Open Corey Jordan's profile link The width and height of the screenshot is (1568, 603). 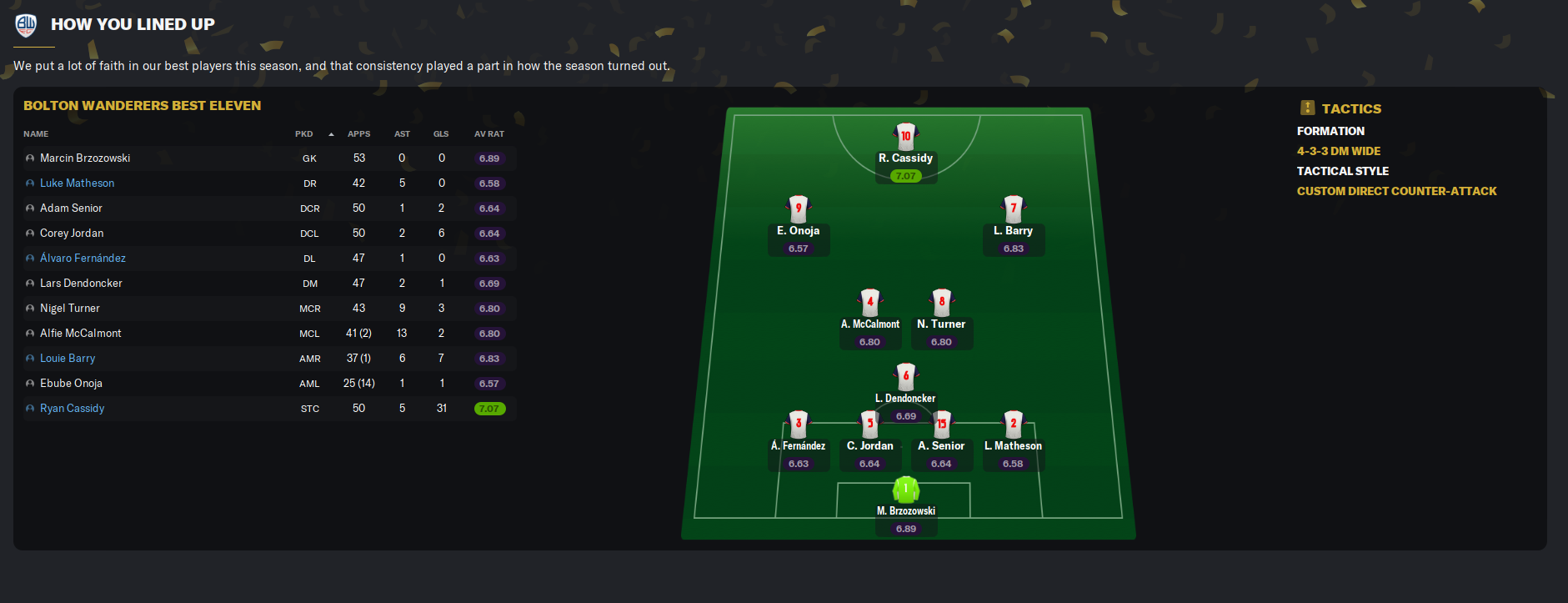click(72, 234)
